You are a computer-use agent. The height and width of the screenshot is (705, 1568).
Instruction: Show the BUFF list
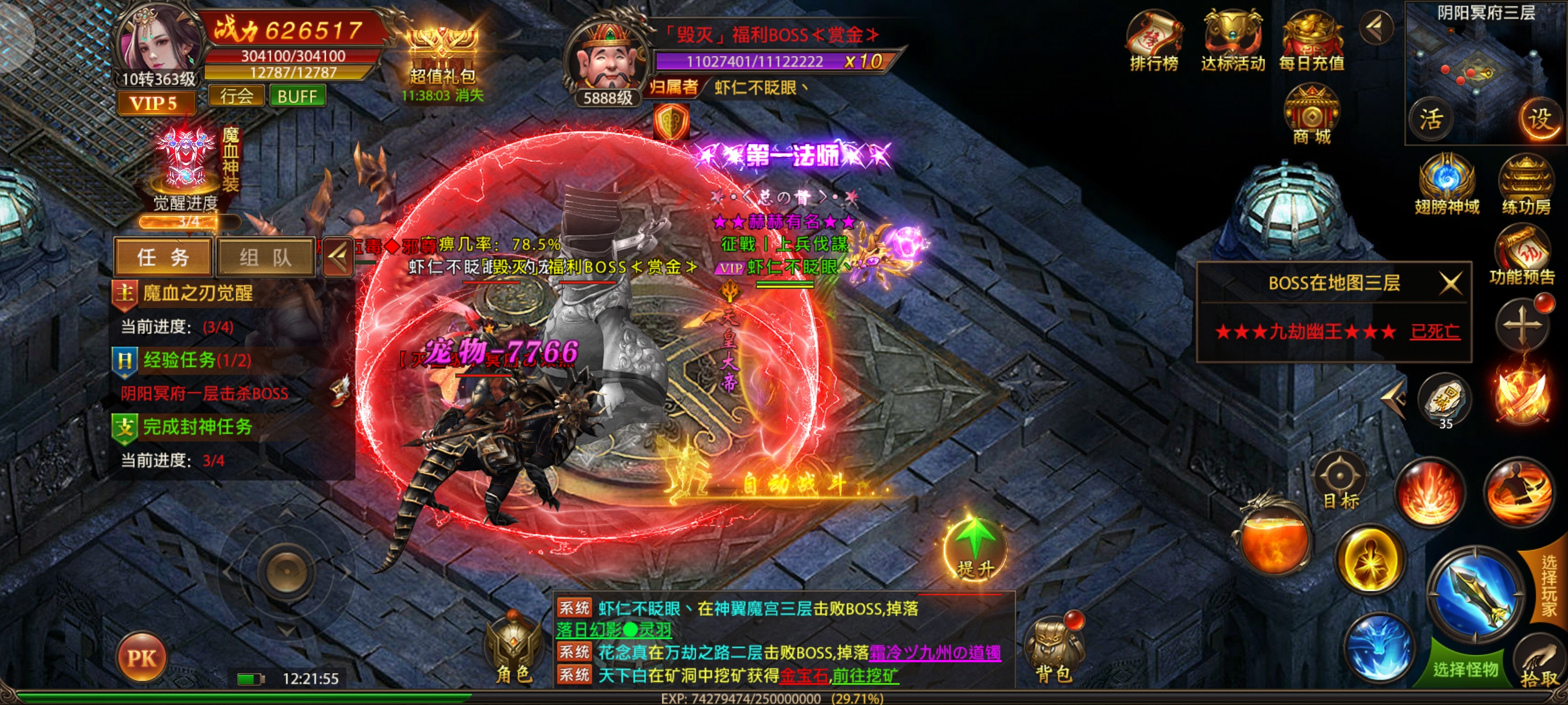click(x=297, y=96)
